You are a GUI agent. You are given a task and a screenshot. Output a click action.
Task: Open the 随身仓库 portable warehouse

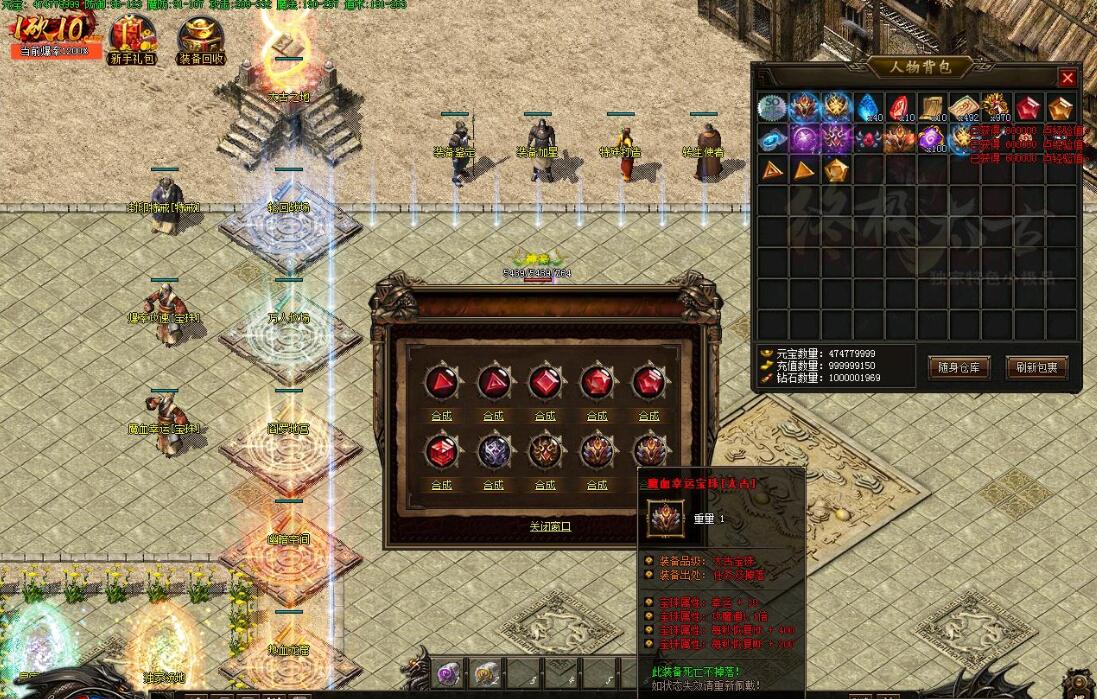tap(958, 367)
